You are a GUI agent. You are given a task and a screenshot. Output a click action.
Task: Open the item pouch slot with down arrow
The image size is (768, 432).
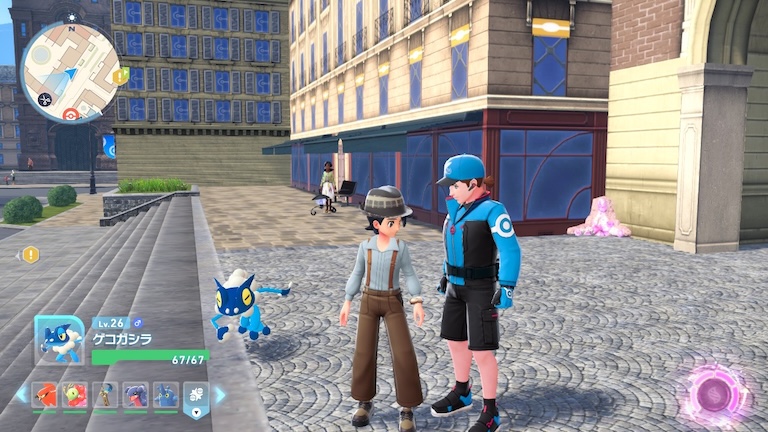point(196,397)
